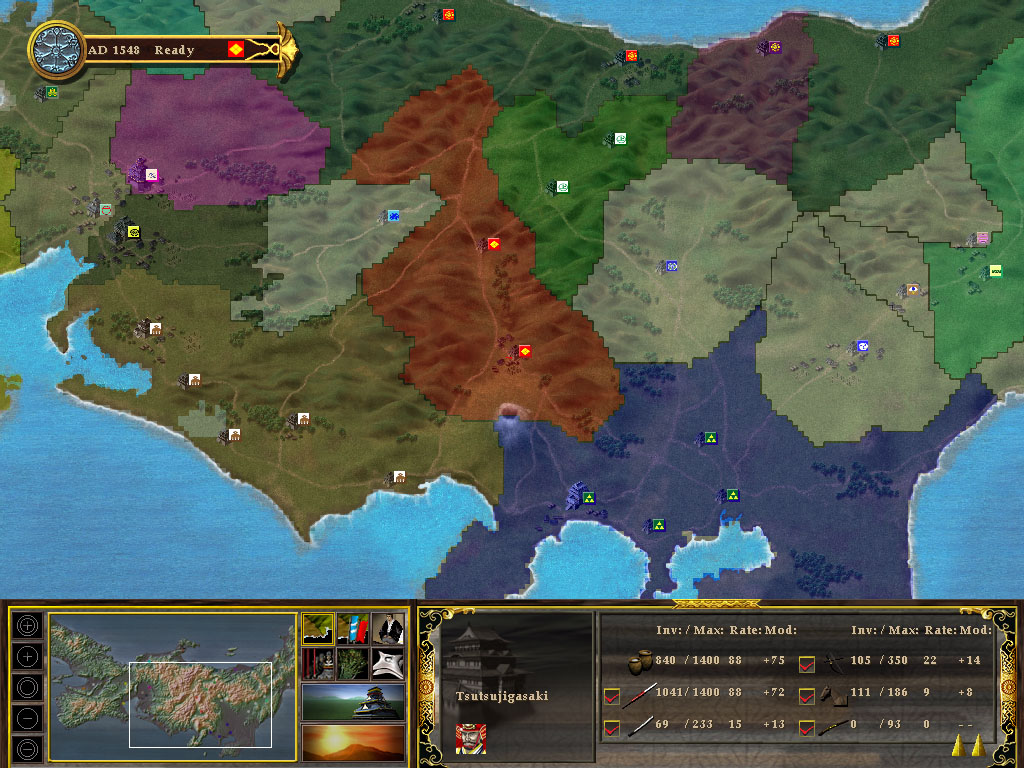Open the clan banners view icon
Screen dimensions: 1024x768
(x=353, y=629)
